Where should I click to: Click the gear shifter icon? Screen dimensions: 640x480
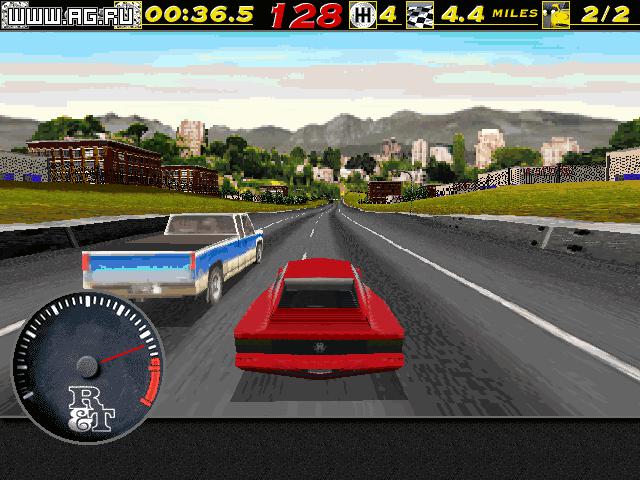click(363, 16)
